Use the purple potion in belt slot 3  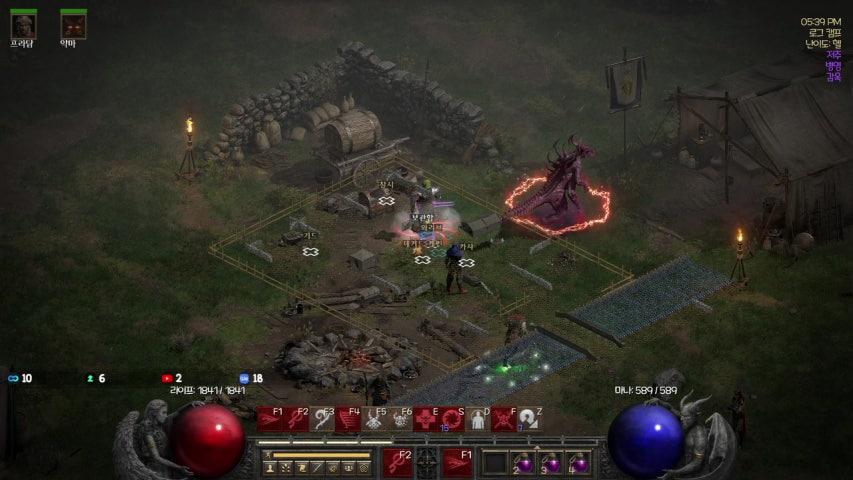[x=551, y=462]
